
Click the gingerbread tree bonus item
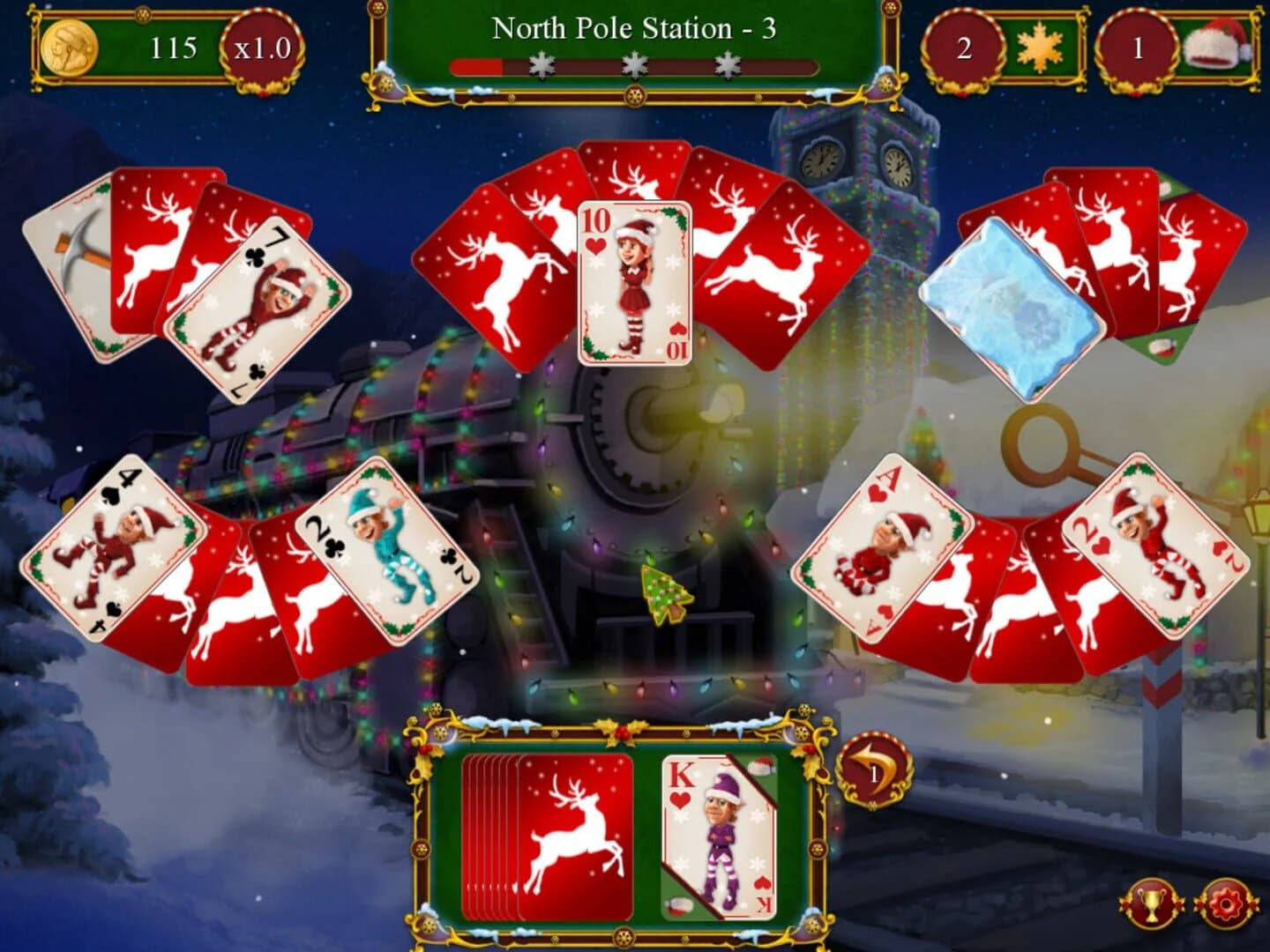[666, 592]
